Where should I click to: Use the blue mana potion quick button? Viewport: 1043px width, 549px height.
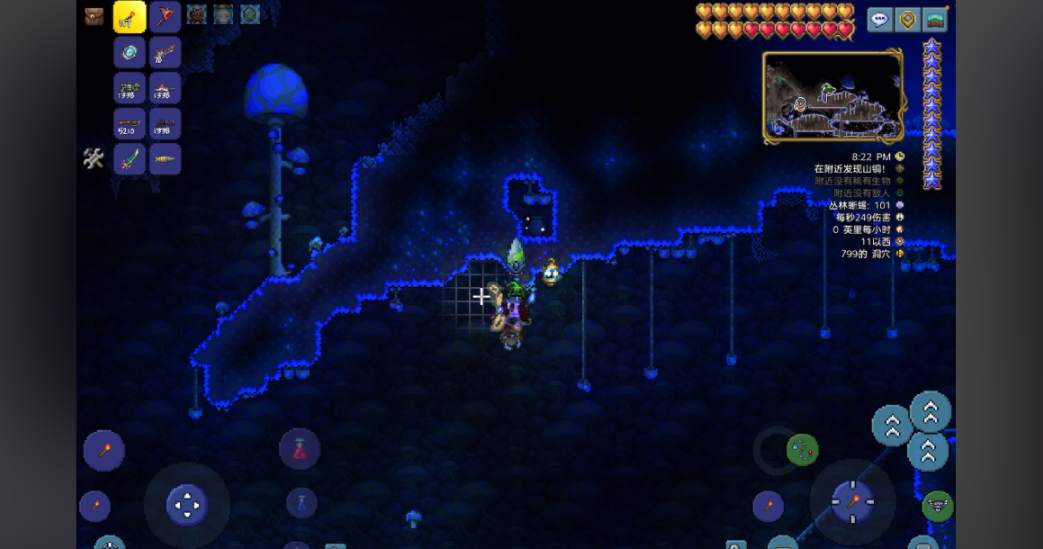point(301,502)
